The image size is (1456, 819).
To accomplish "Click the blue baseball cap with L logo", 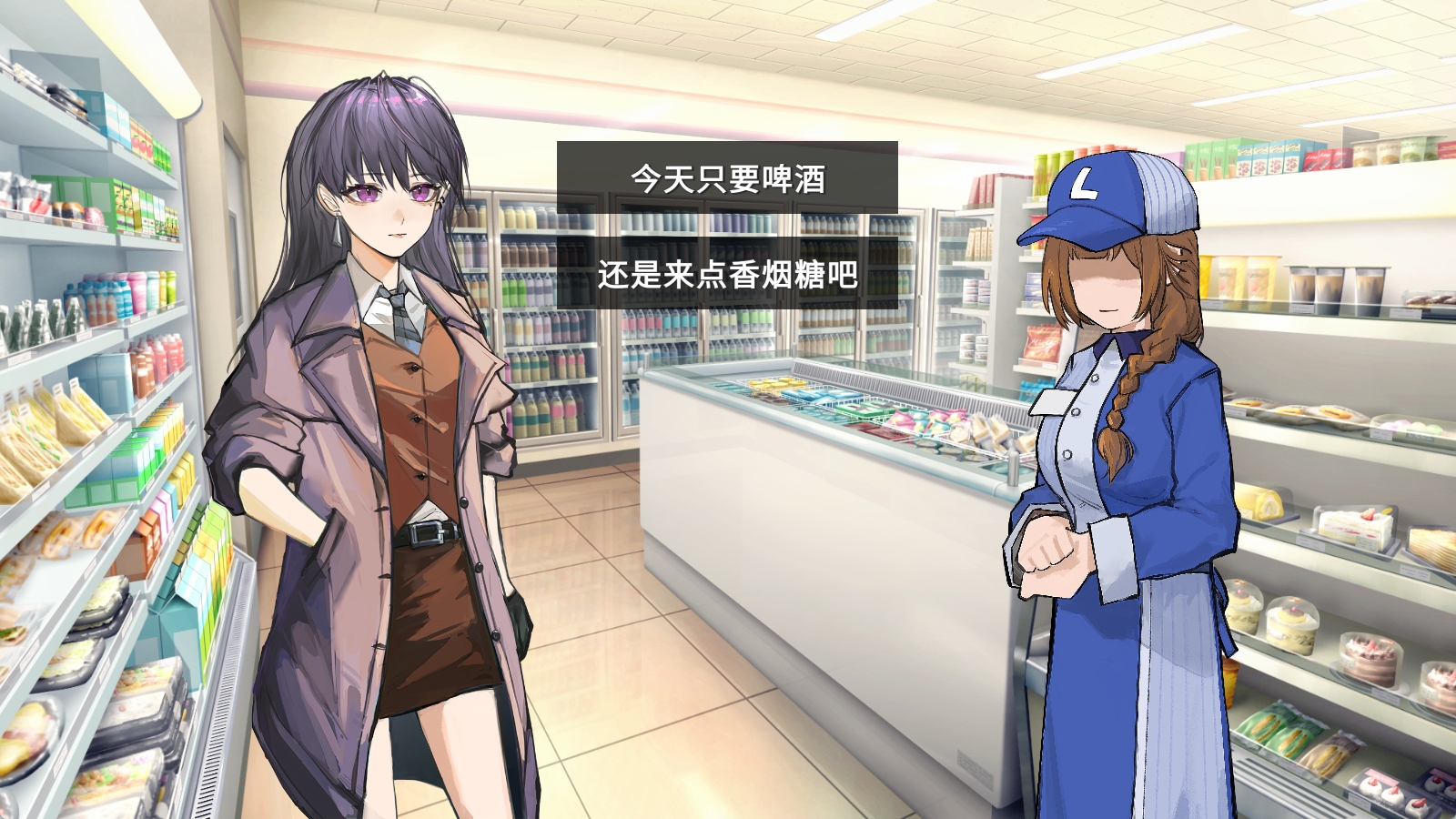I will pos(1106,196).
